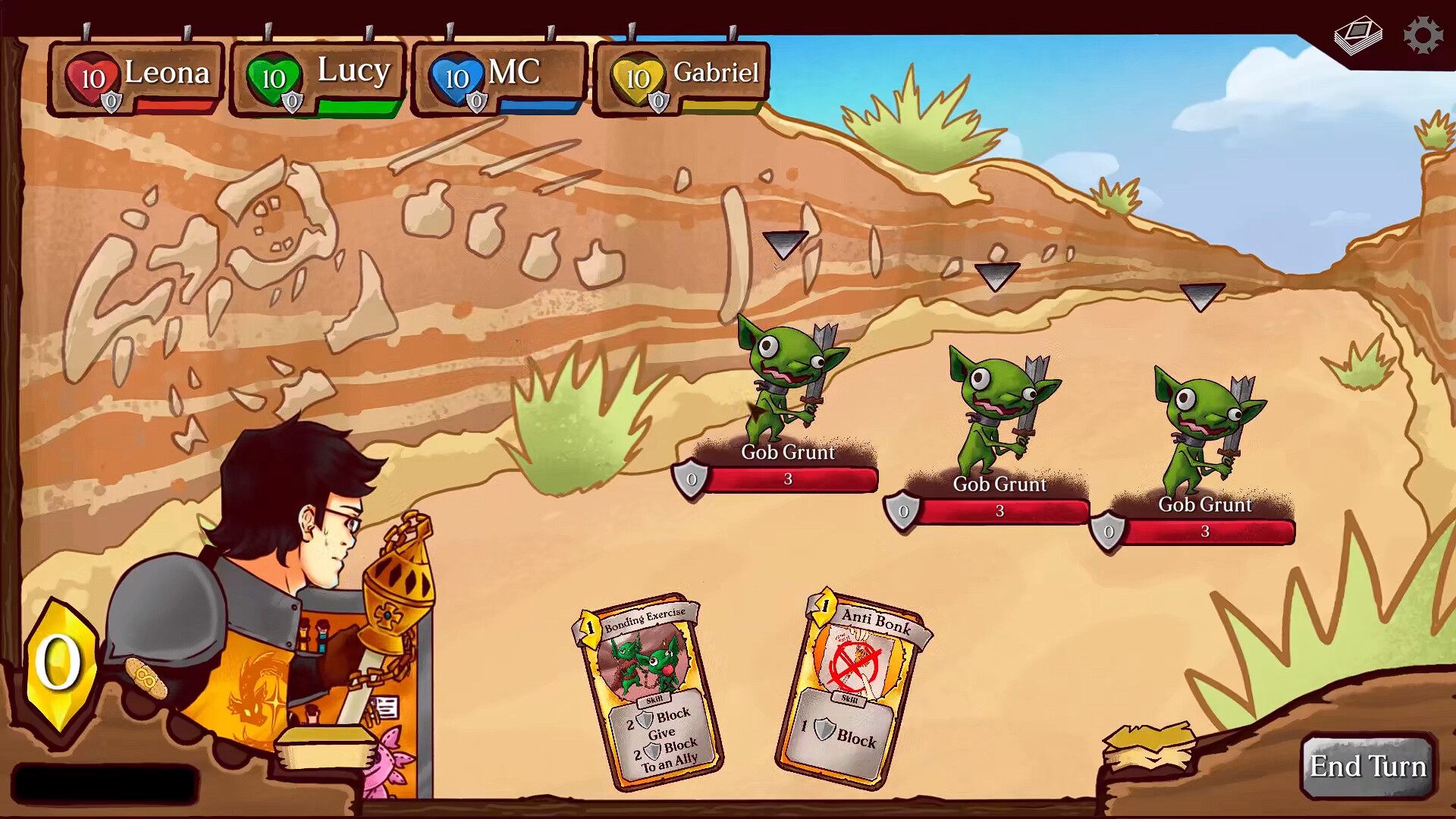Open the settings gear icon
This screenshot has width=1456, height=819.
(1422, 33)
